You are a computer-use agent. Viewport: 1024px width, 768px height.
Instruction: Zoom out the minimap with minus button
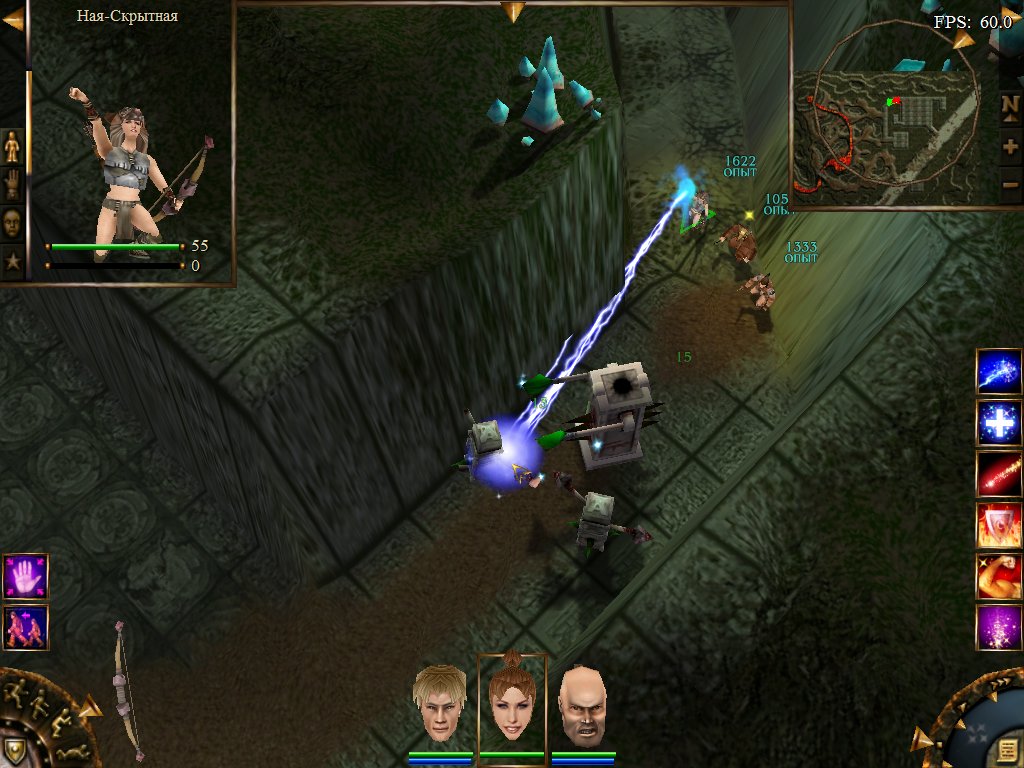pyautogui.click(x=1010, y=184)
